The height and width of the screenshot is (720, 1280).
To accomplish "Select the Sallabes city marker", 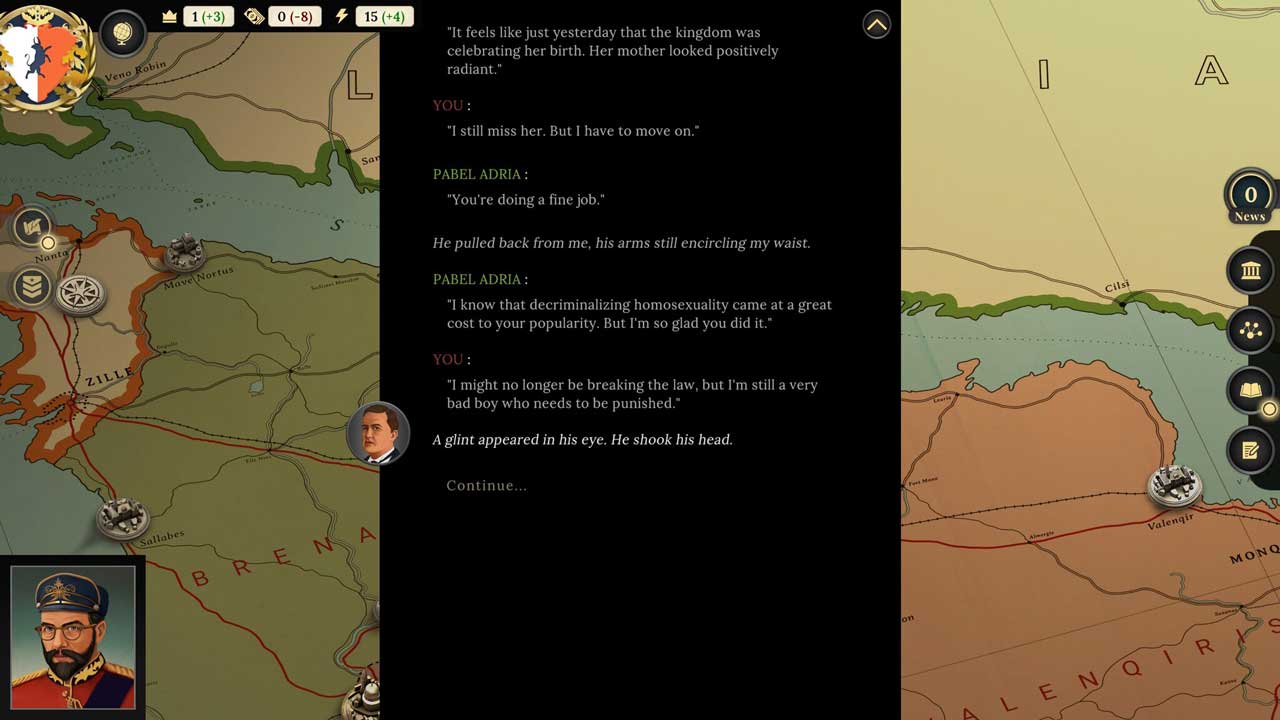I will 122,517.
